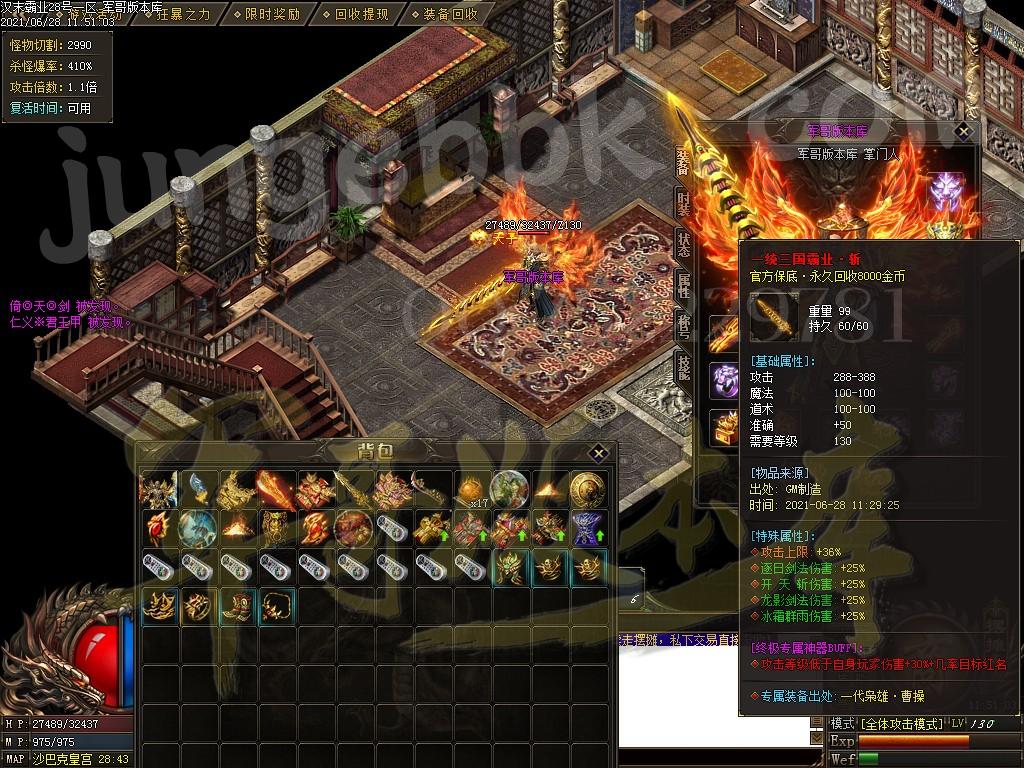Switch to the 装备 tab
Screen dimensions: 1024x768
coord(683,160)
